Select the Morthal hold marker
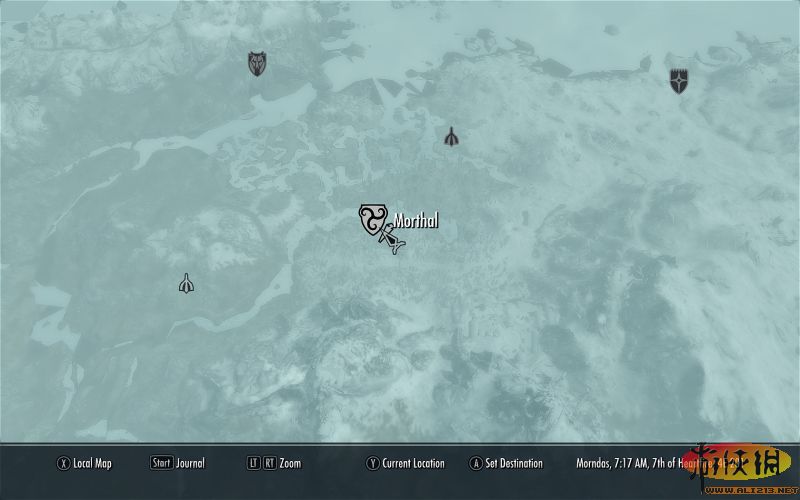Image resolution: width=800 pixels, height=500 pixels. [x=372, y=219]
